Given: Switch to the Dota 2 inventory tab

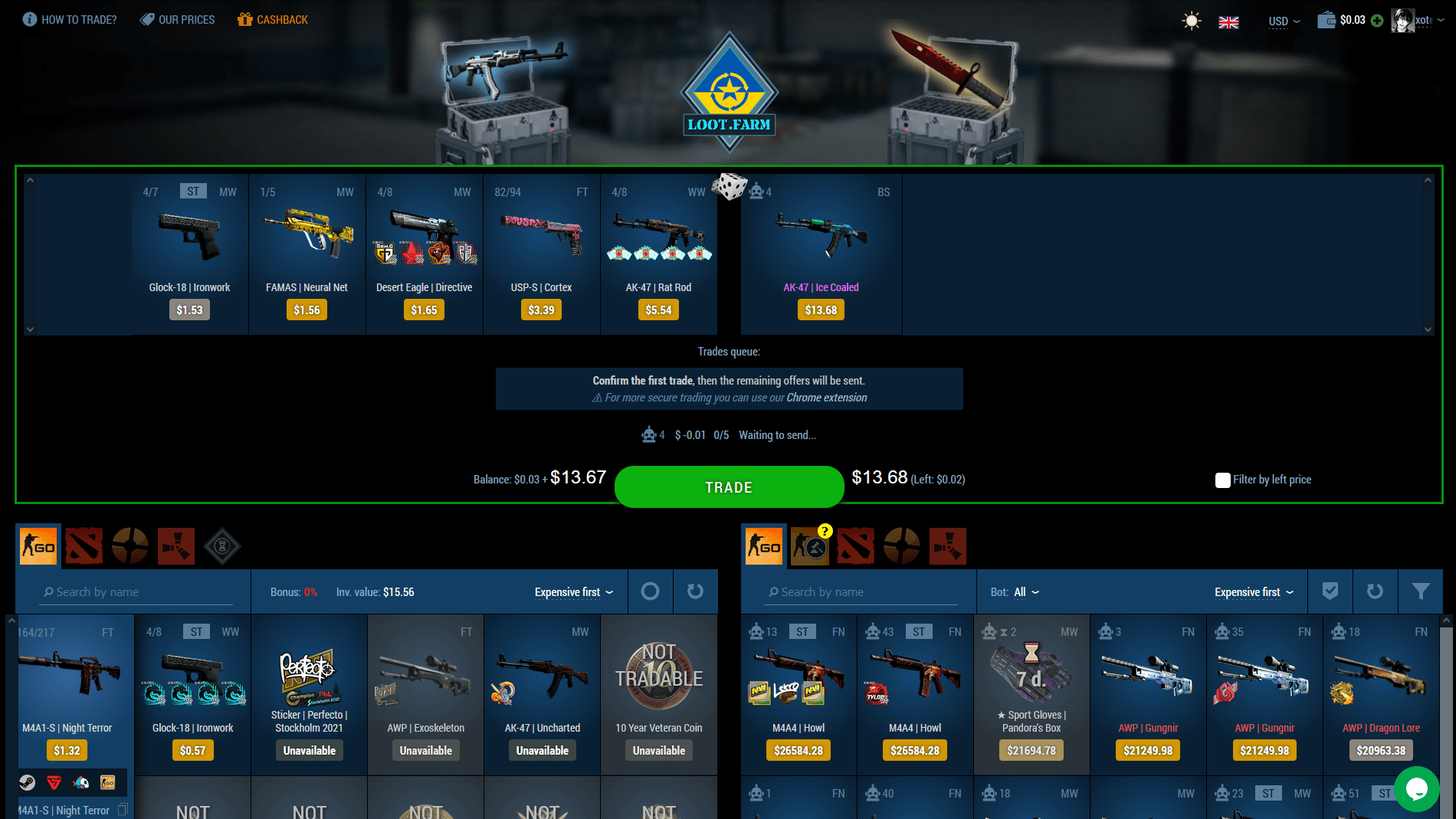Looking at the screenshot, I should click(x=84, y=545).
